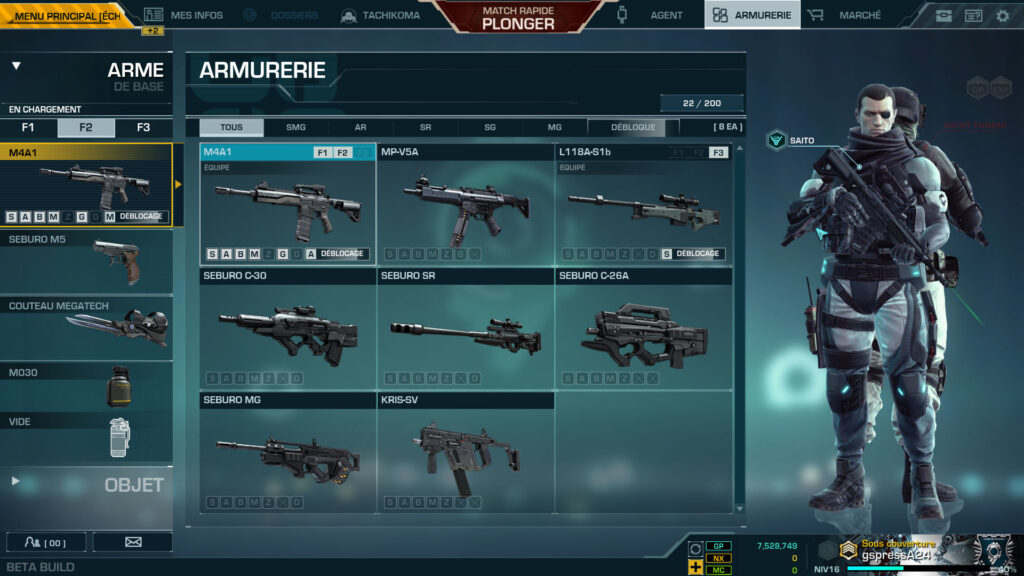
Task: Select the Seburo M5 pistol slot
Action: click(x=86, y=262)
